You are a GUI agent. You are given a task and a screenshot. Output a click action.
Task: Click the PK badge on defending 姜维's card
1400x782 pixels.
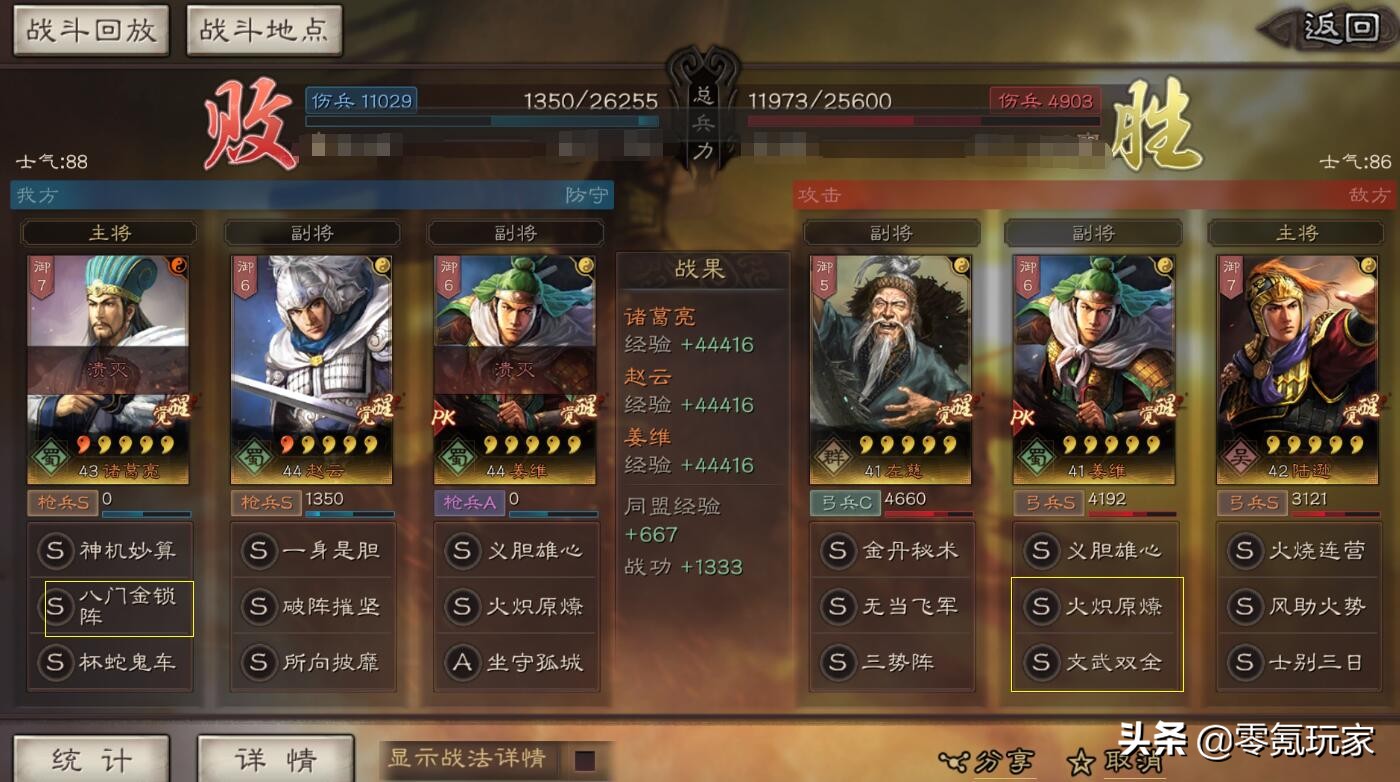pyautogui.click(x=441, y=418)
